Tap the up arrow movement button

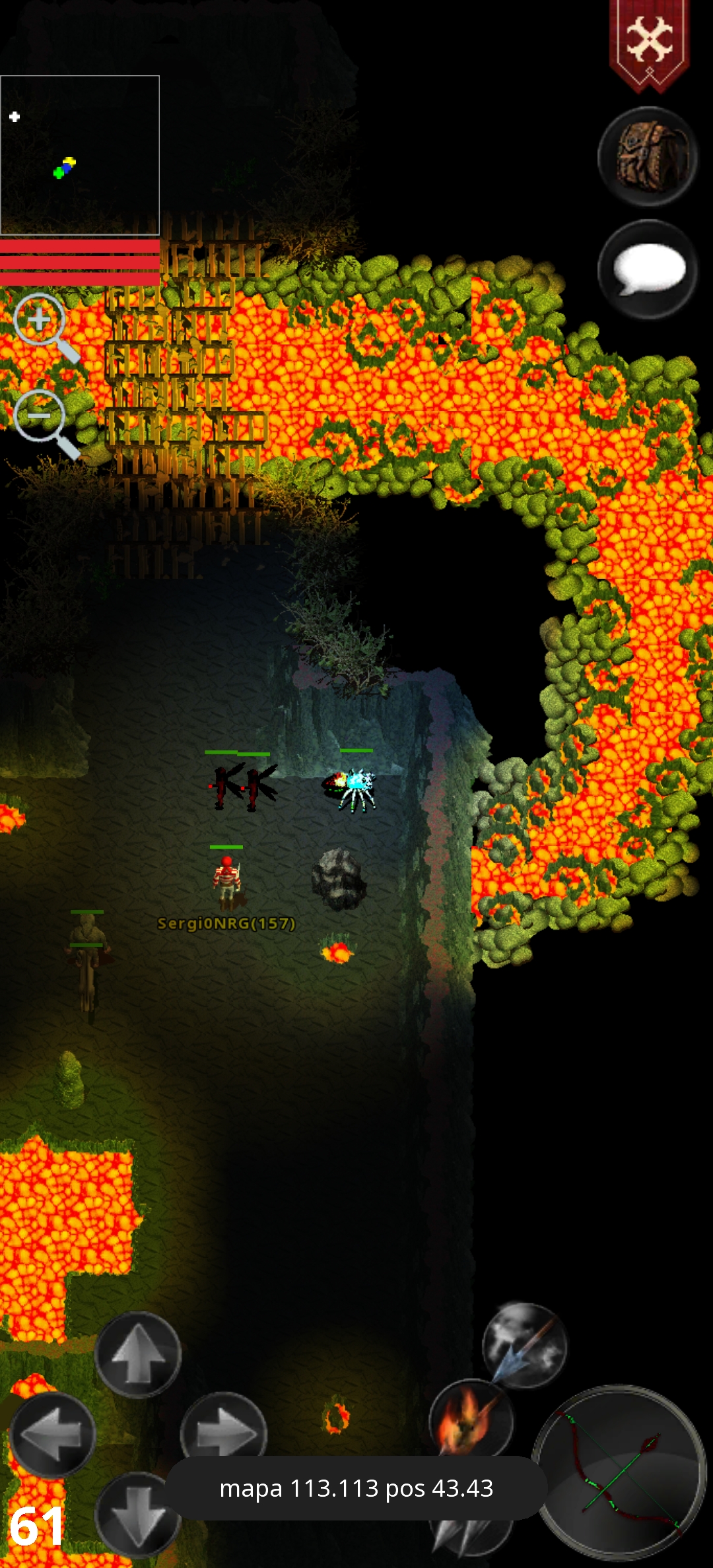138,1354
